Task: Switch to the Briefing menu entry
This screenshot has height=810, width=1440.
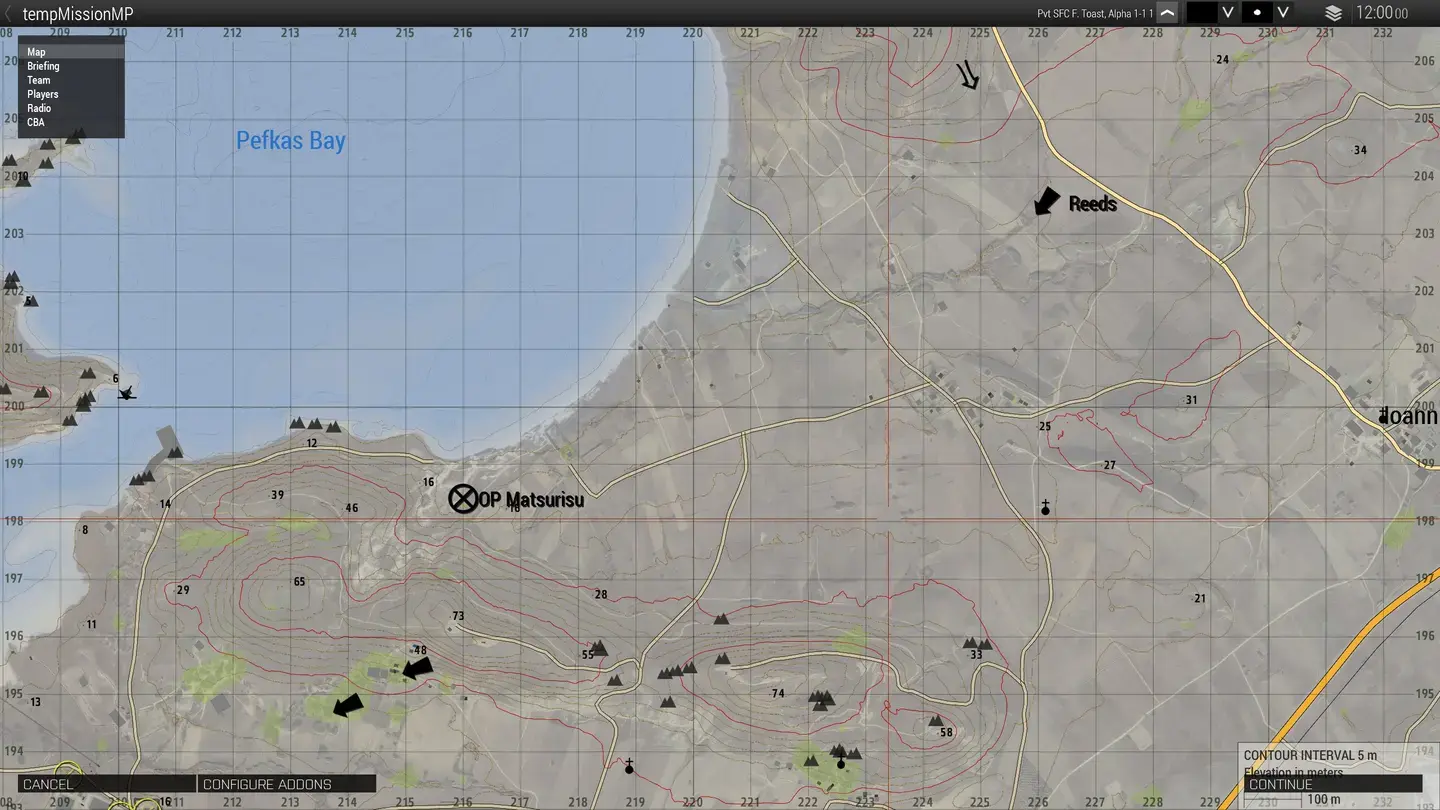Action: point(43,66)
